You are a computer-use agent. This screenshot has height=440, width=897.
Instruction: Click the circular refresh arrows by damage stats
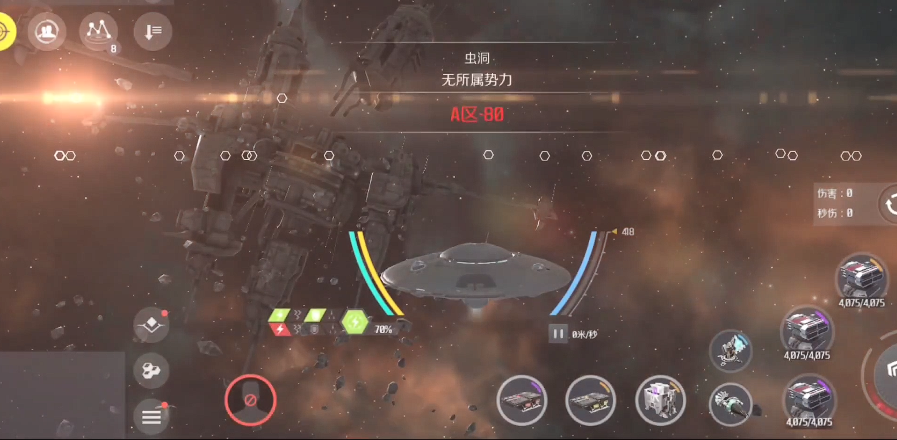pyautogui.click(x=889, y=205)
